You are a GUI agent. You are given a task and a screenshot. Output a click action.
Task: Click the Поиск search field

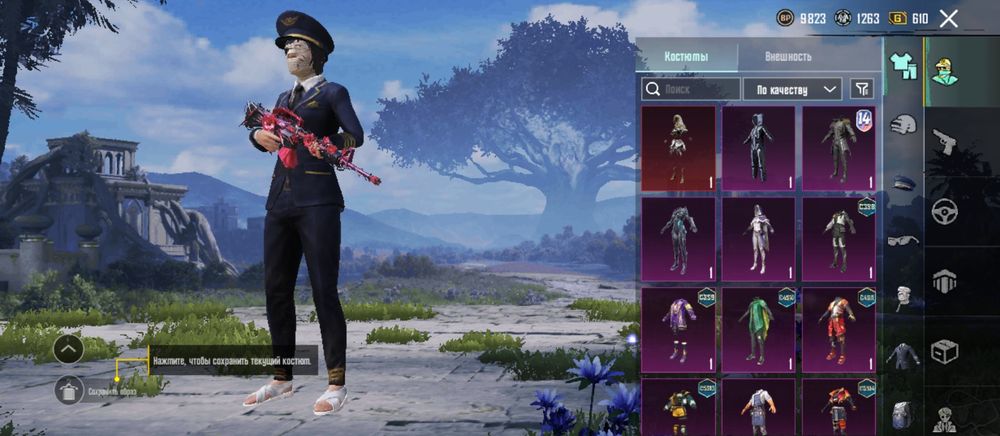pyautogui.click(x=690, y=89)
